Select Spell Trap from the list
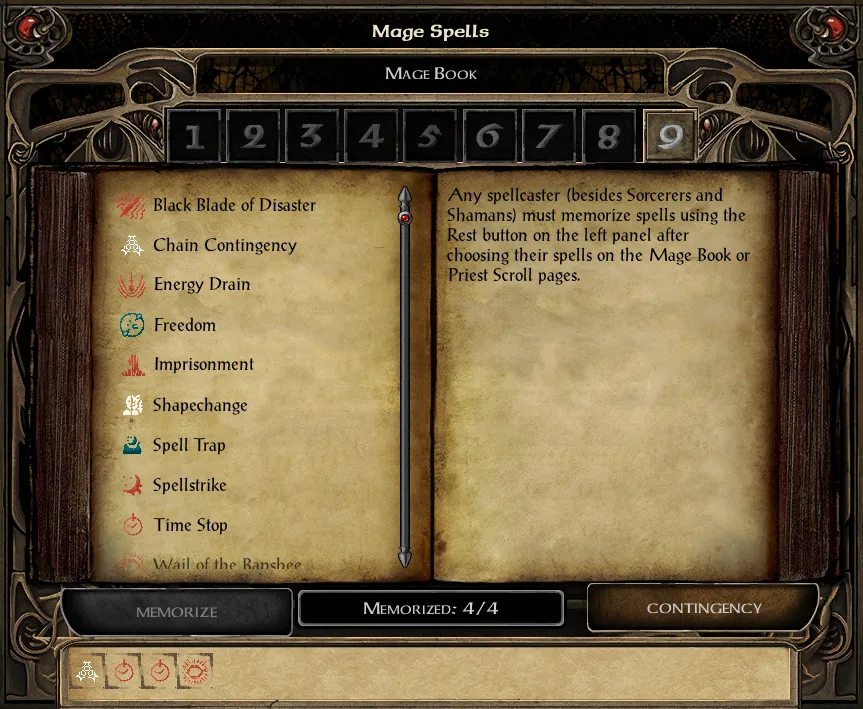This screenshot has width=863, height=709. click(189, 446)
